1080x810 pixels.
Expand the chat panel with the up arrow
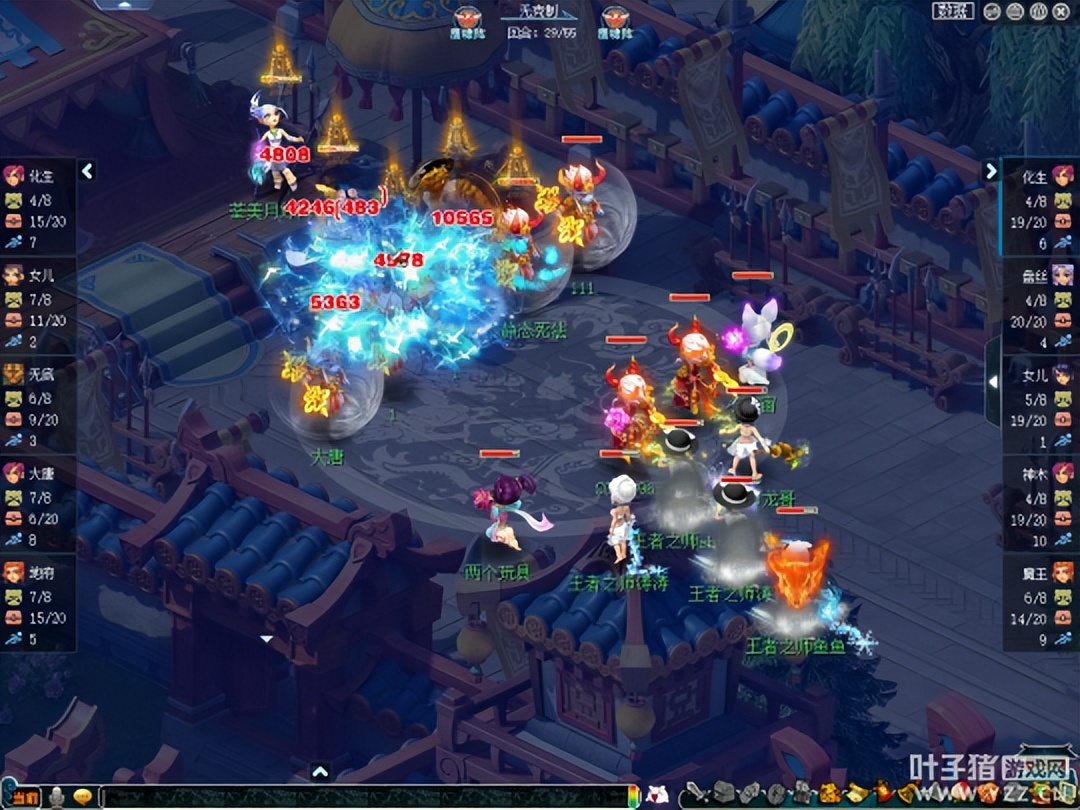(320, 771)
